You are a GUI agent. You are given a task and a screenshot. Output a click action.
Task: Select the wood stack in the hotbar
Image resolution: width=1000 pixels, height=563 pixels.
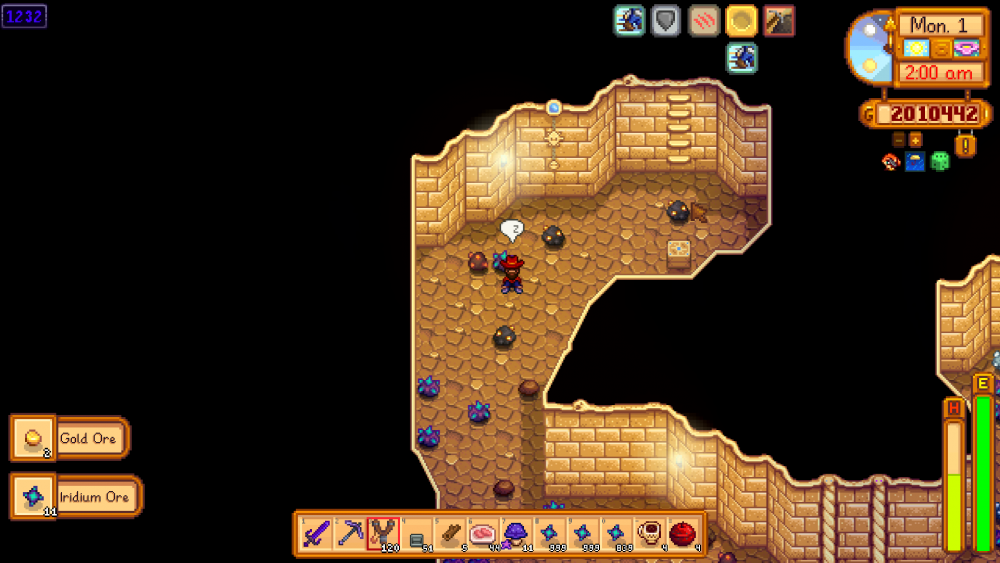[450, 533]
